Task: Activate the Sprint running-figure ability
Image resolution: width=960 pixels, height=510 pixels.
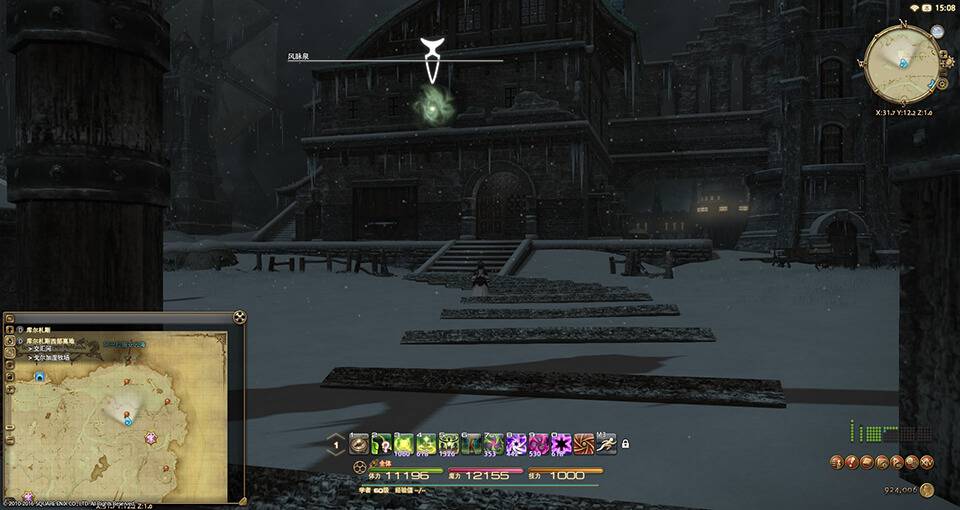Action: pos(606,443)
